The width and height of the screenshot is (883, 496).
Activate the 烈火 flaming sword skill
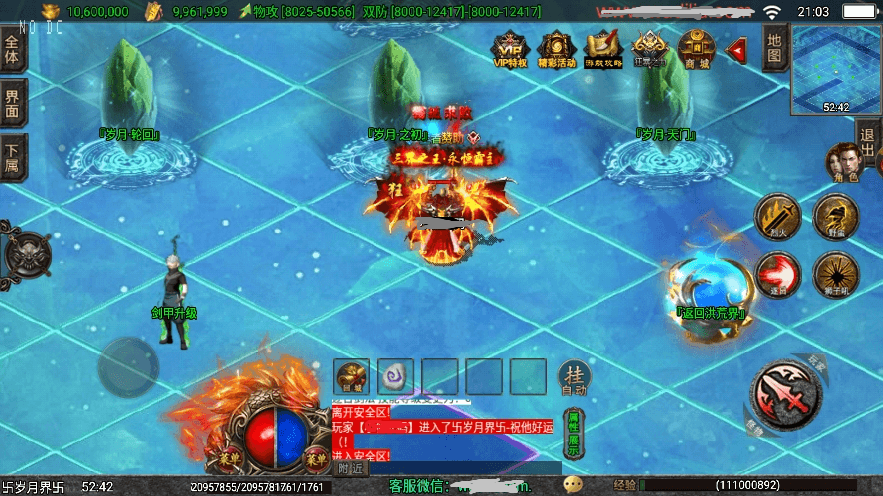click(774, 216)
